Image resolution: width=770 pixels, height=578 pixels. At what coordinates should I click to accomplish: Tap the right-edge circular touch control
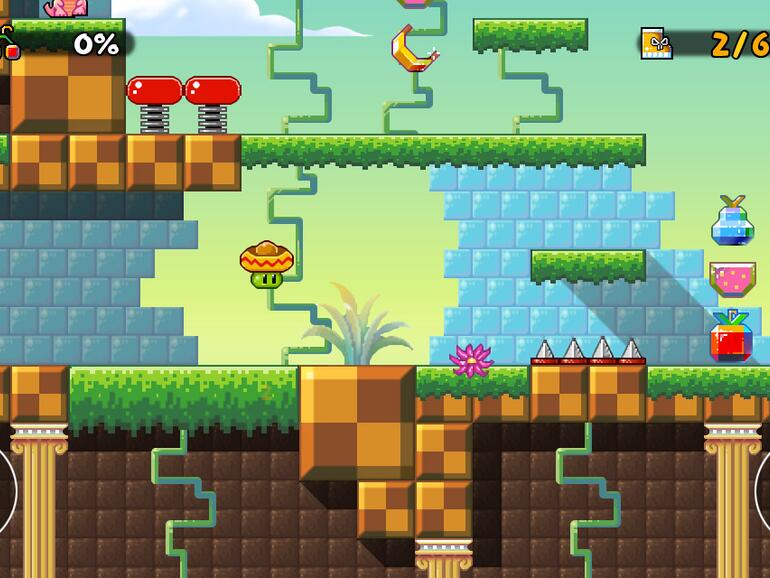(x=763, y=491)
